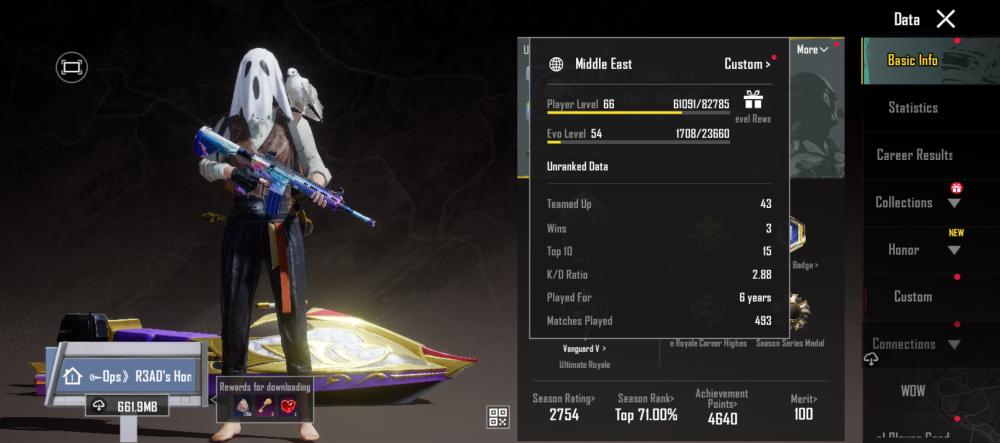Screen dimensions: 1000x443
Task: Open the Custom tab in the sidebar
Action: coord(912,296)
